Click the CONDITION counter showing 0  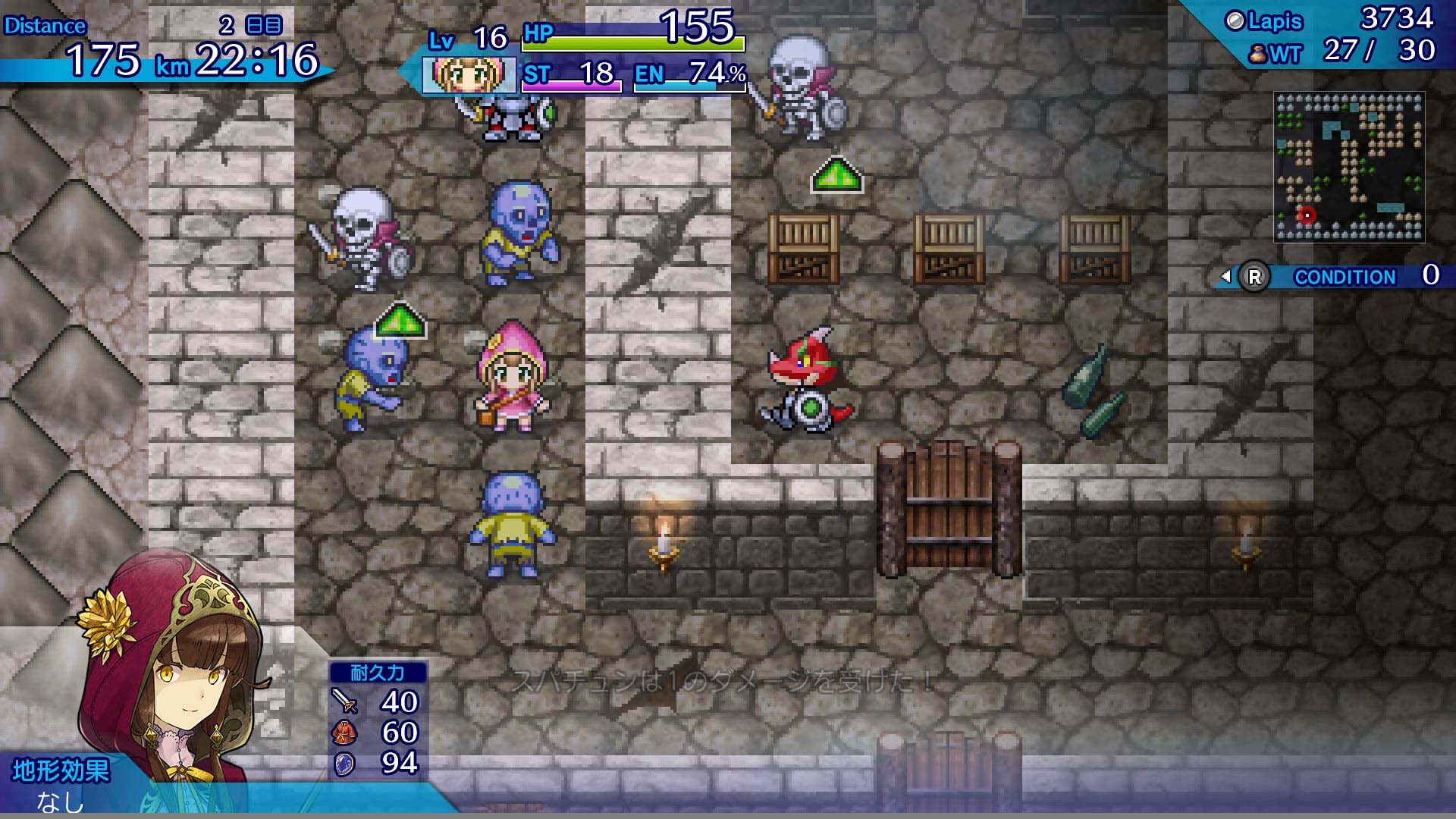click(x=1432, y=276)
